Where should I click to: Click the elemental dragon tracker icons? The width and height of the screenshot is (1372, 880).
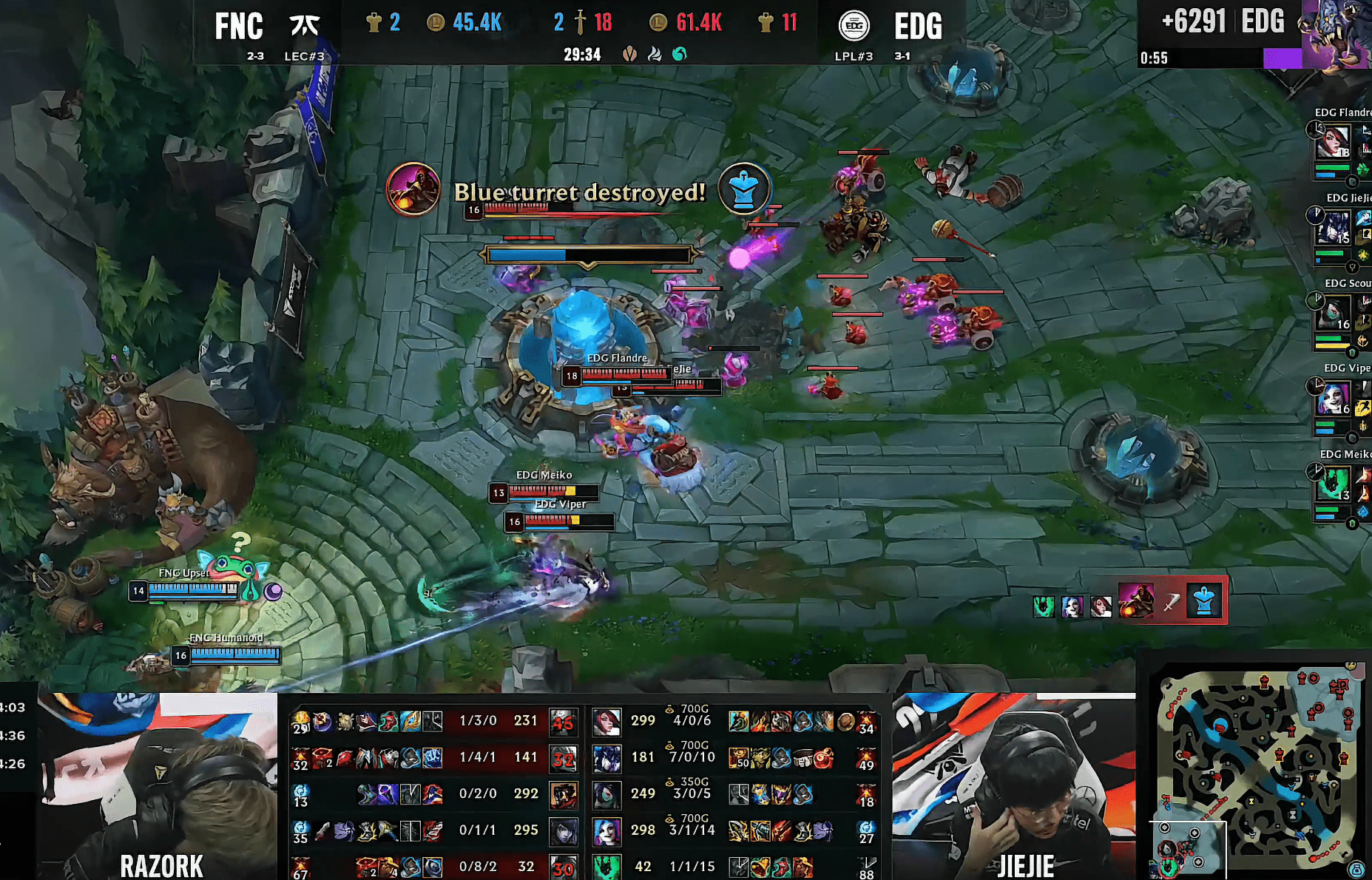[x=654, y=54]
